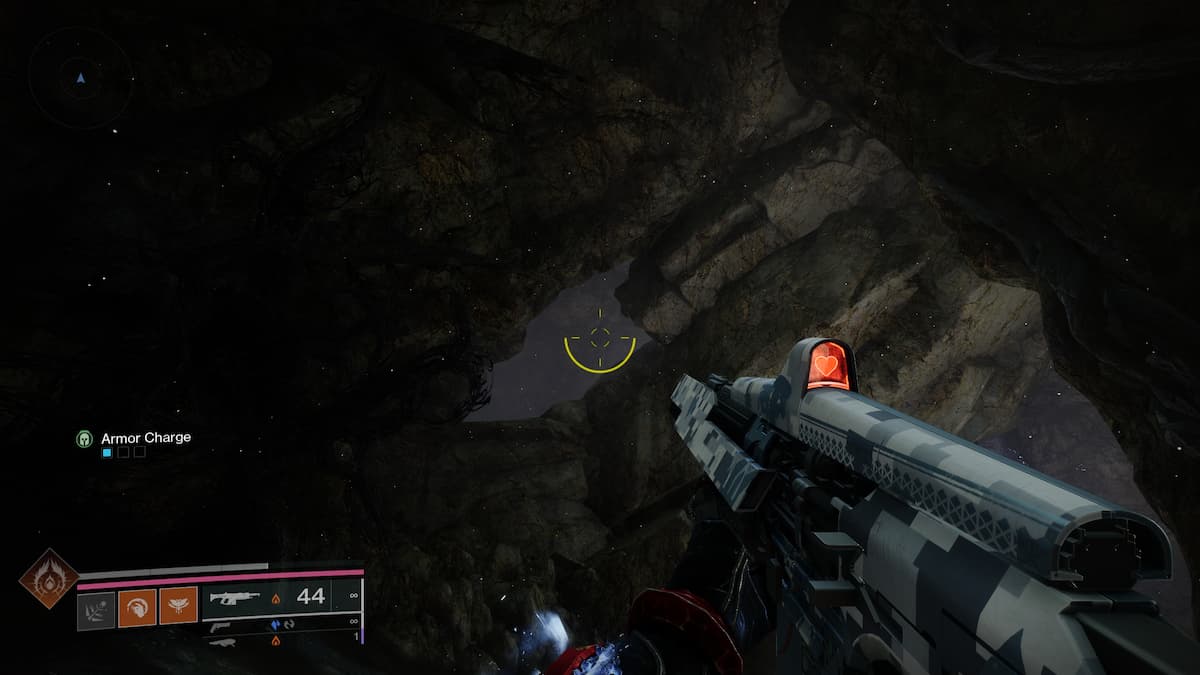
Task: Activate the orange winged class ability icon
Action: click(x=178, y=606)
